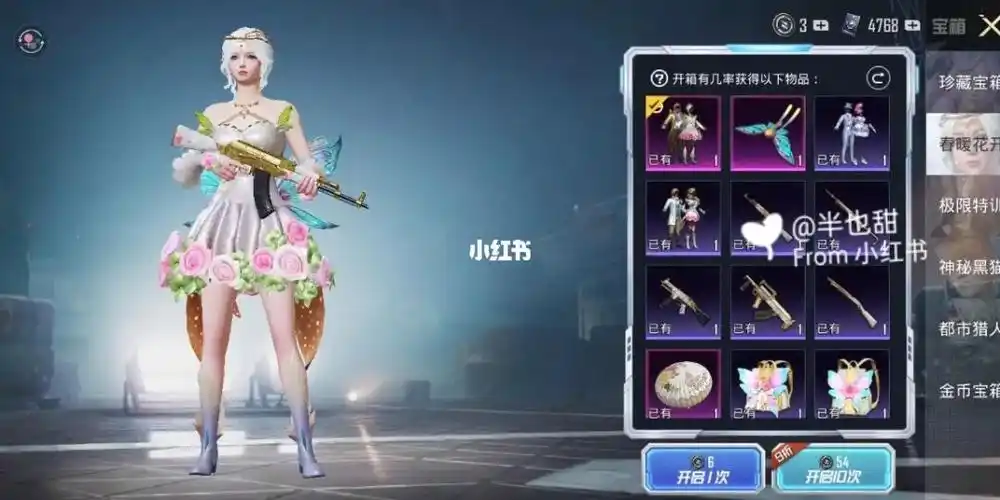Viewport: 1000px width, 500px height.
Task: Click the circular arrow refresh button
Action: (x=878, y=78)
